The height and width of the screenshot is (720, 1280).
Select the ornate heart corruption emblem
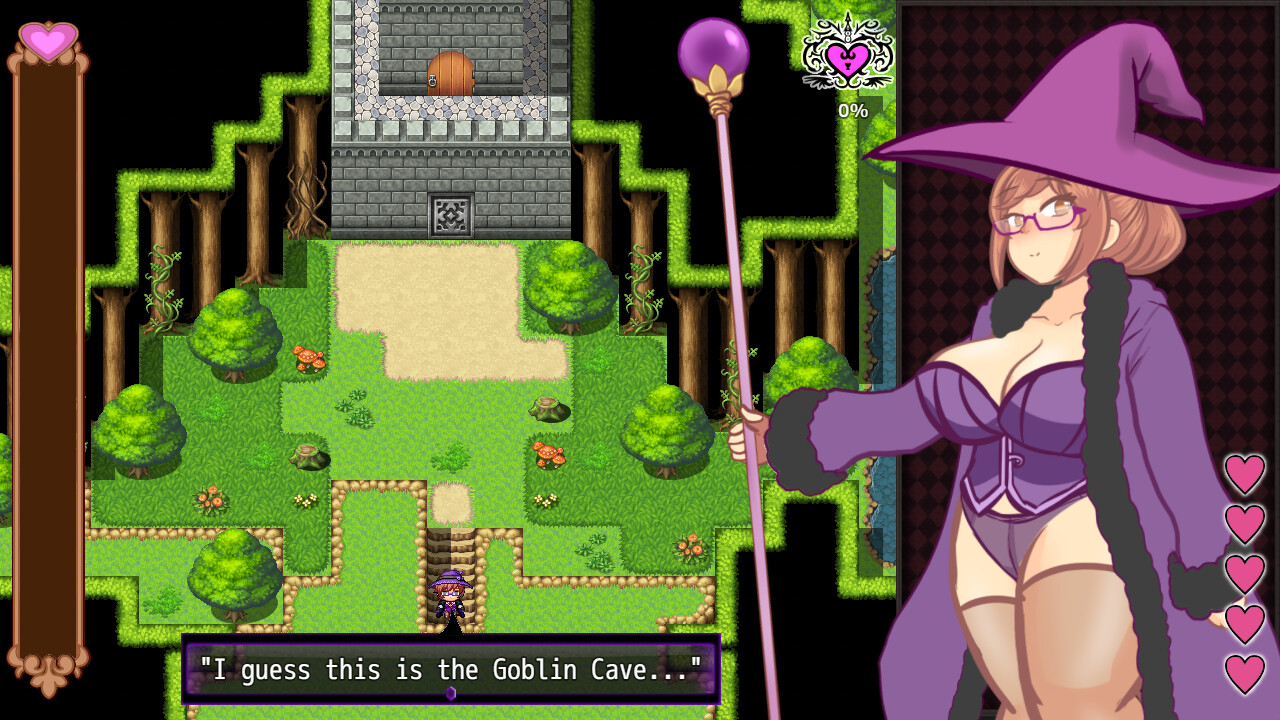point(846,57)
